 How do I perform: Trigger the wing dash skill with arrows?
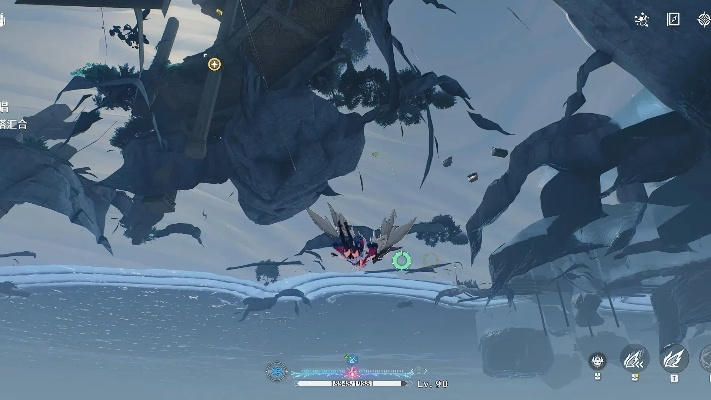point(635,357)
